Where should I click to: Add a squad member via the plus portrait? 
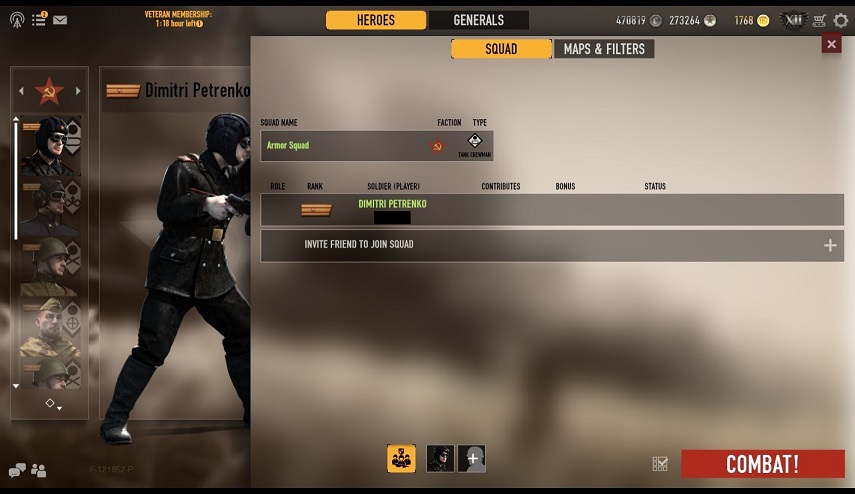tap(472, 459)
